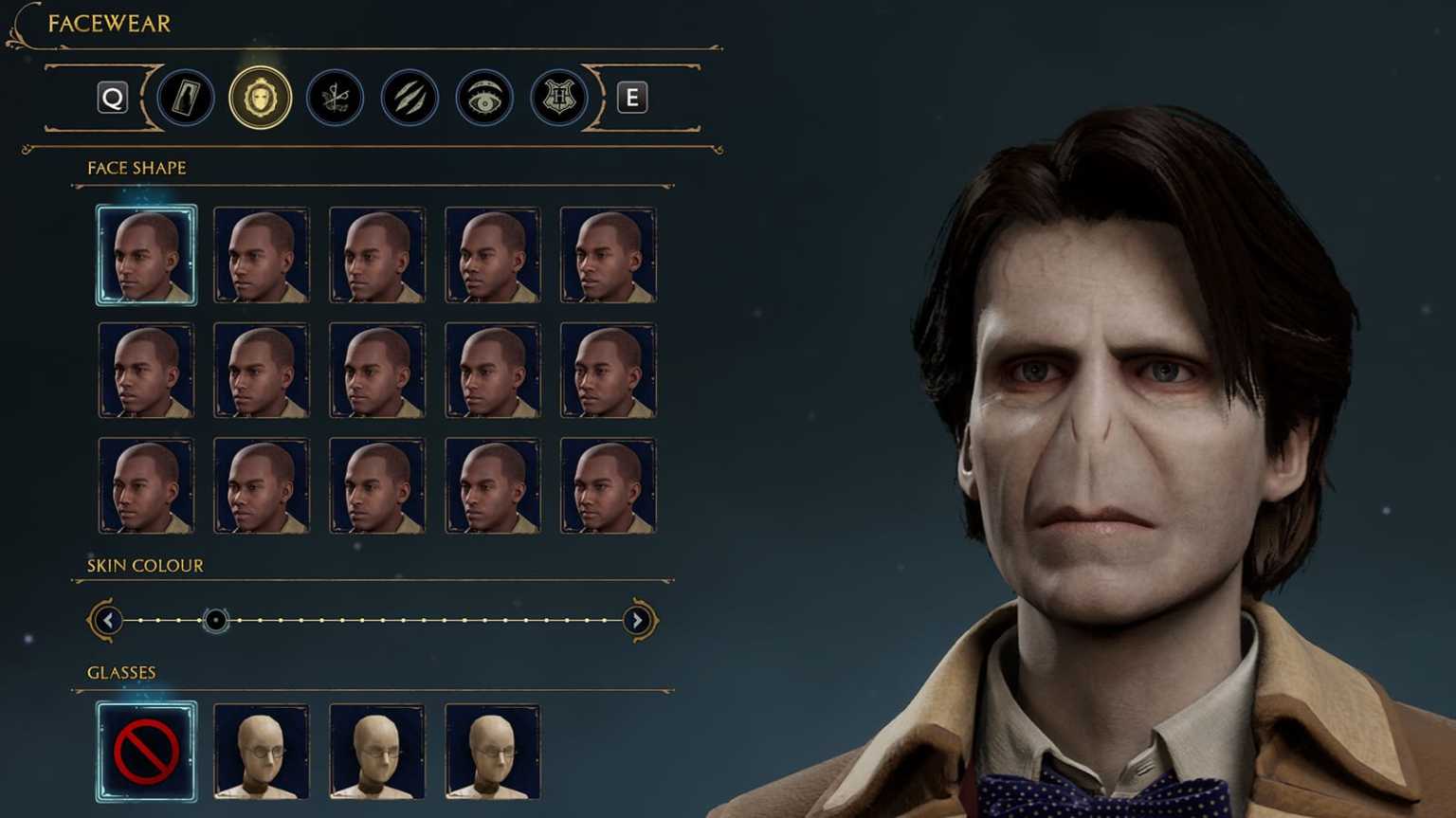Remove glasses using the red prohibition option
Image resolution: width=1456 pixels, height=818 pixels.
pos(146,749)
